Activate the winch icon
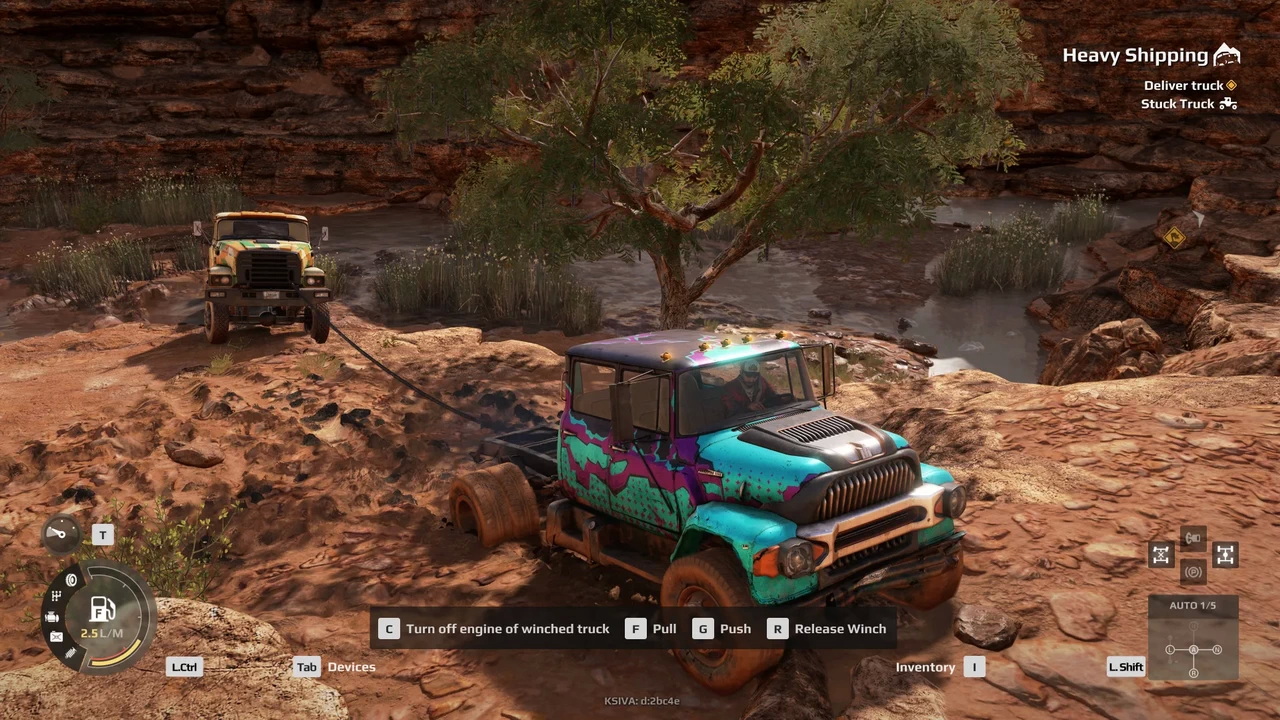Image resolution: width=1280 pixels, height=720 pixels. pyautogui.click(x=1193, y=539)
